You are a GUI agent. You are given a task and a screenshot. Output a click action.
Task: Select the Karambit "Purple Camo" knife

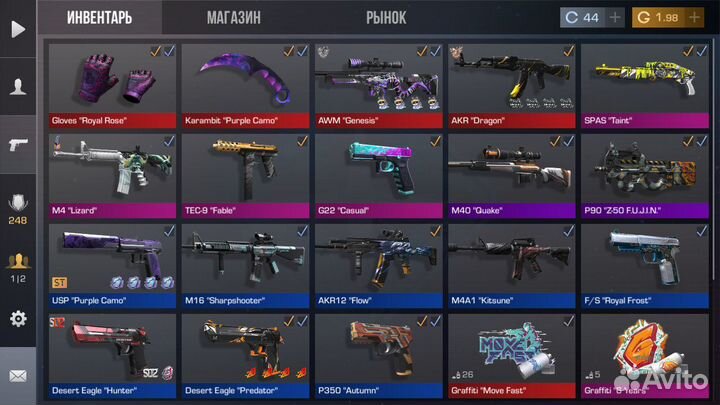(x=245, y=84)
